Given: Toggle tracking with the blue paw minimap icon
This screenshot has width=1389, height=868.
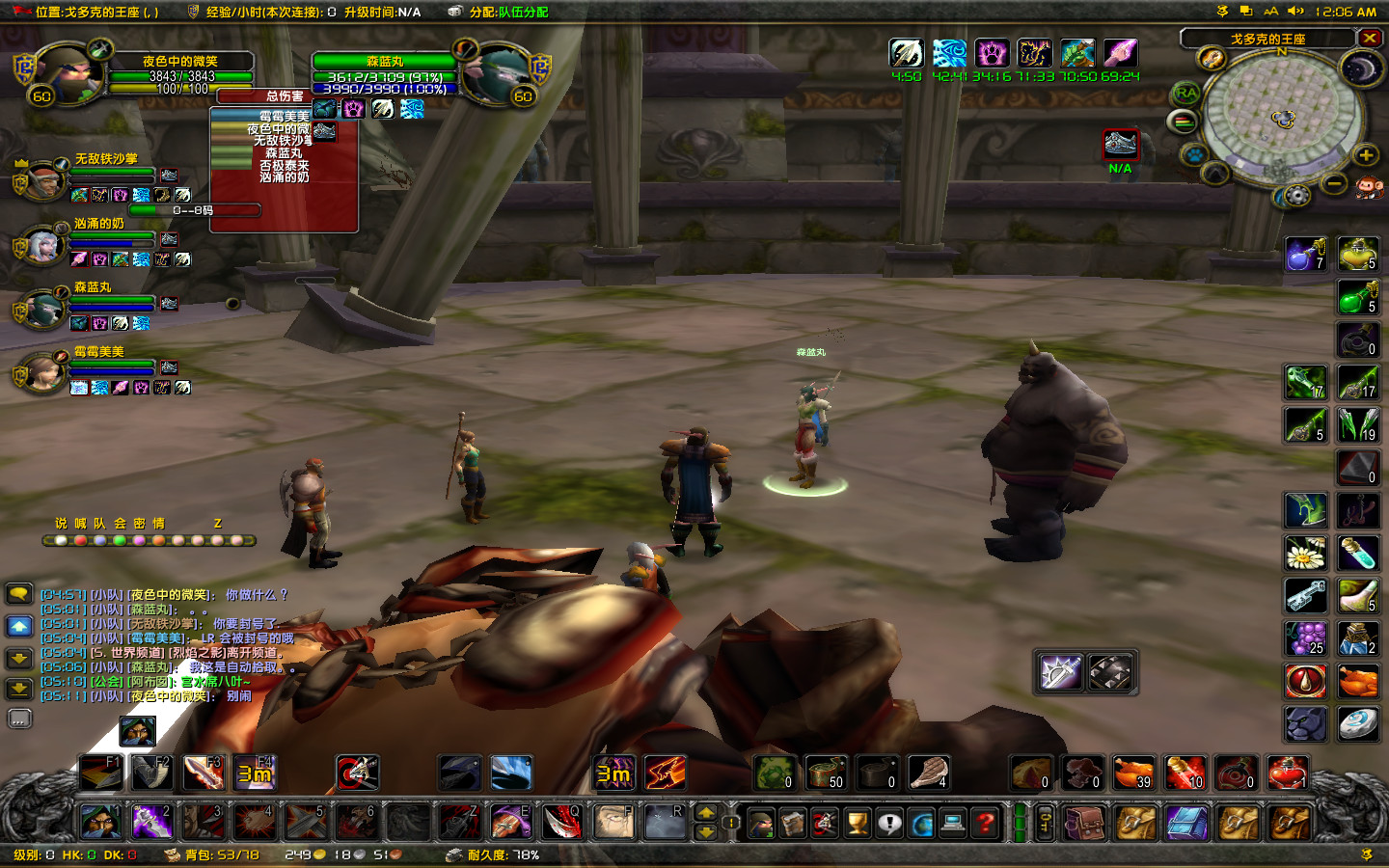Looking at the screenshot, I should [x=1194, y=152].
